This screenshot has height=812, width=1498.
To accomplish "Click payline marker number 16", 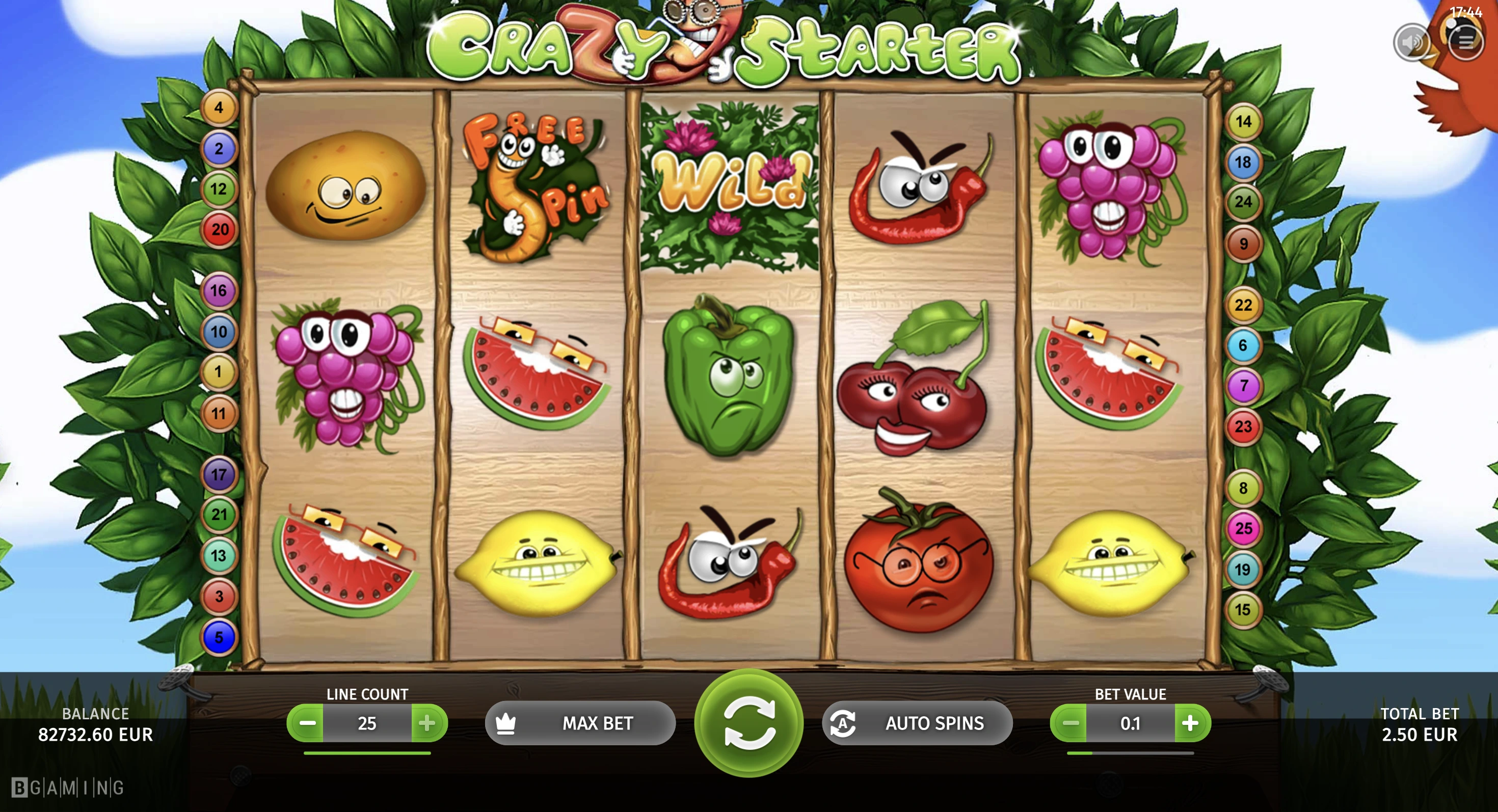I will (x=219, y=291).
